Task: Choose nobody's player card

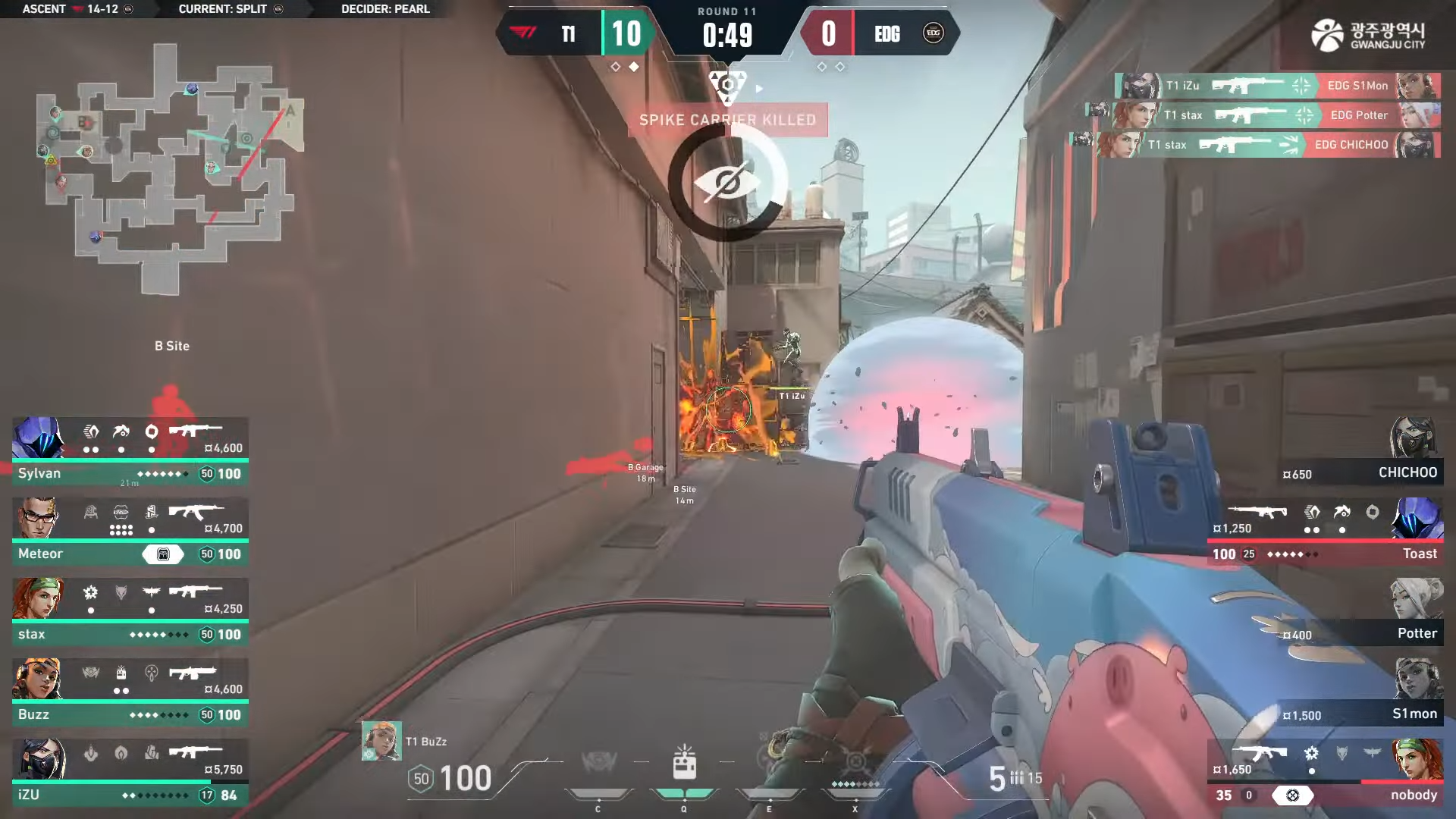Action: 1326,773
